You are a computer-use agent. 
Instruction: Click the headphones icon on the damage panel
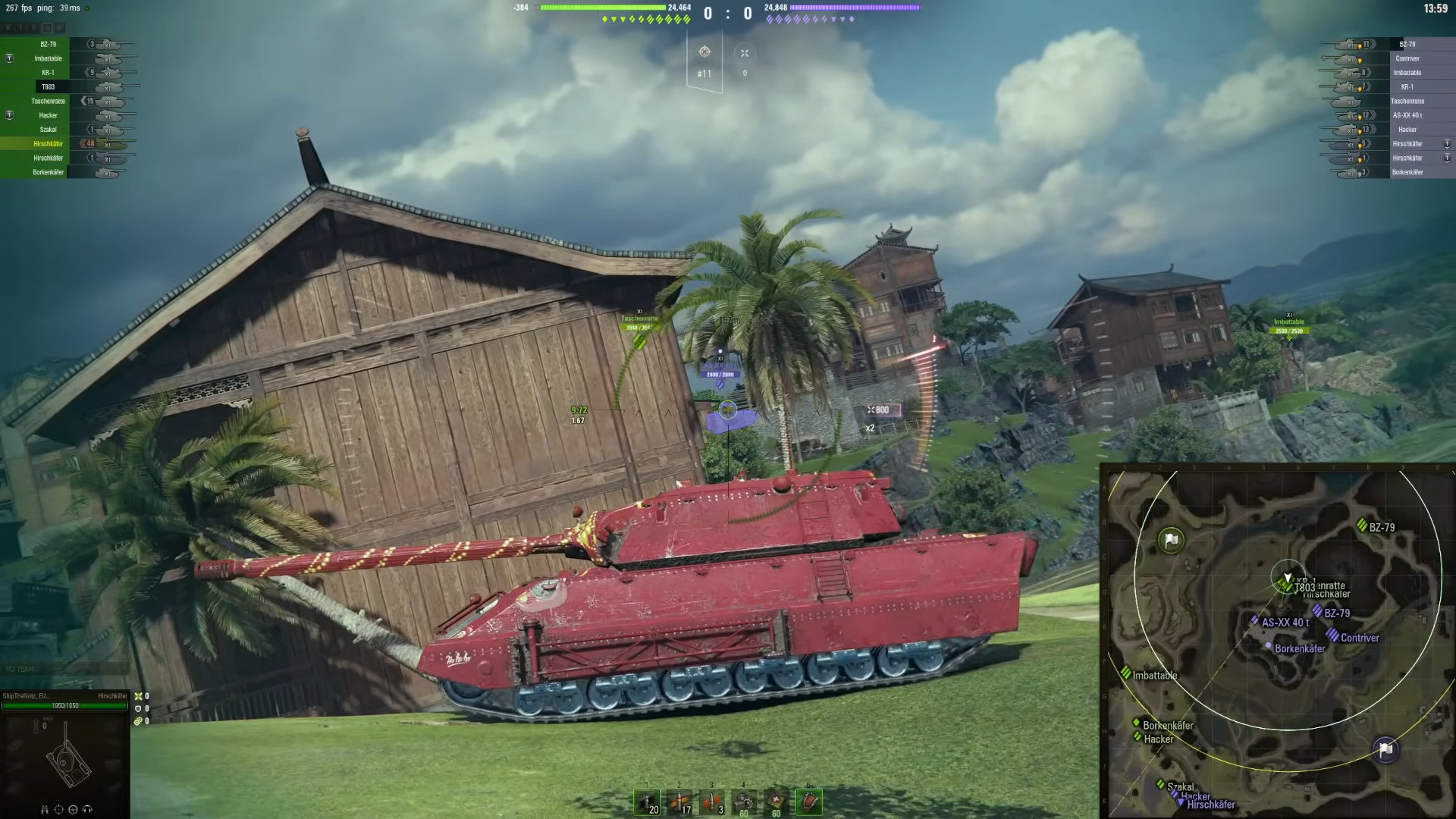coord(87,810)
